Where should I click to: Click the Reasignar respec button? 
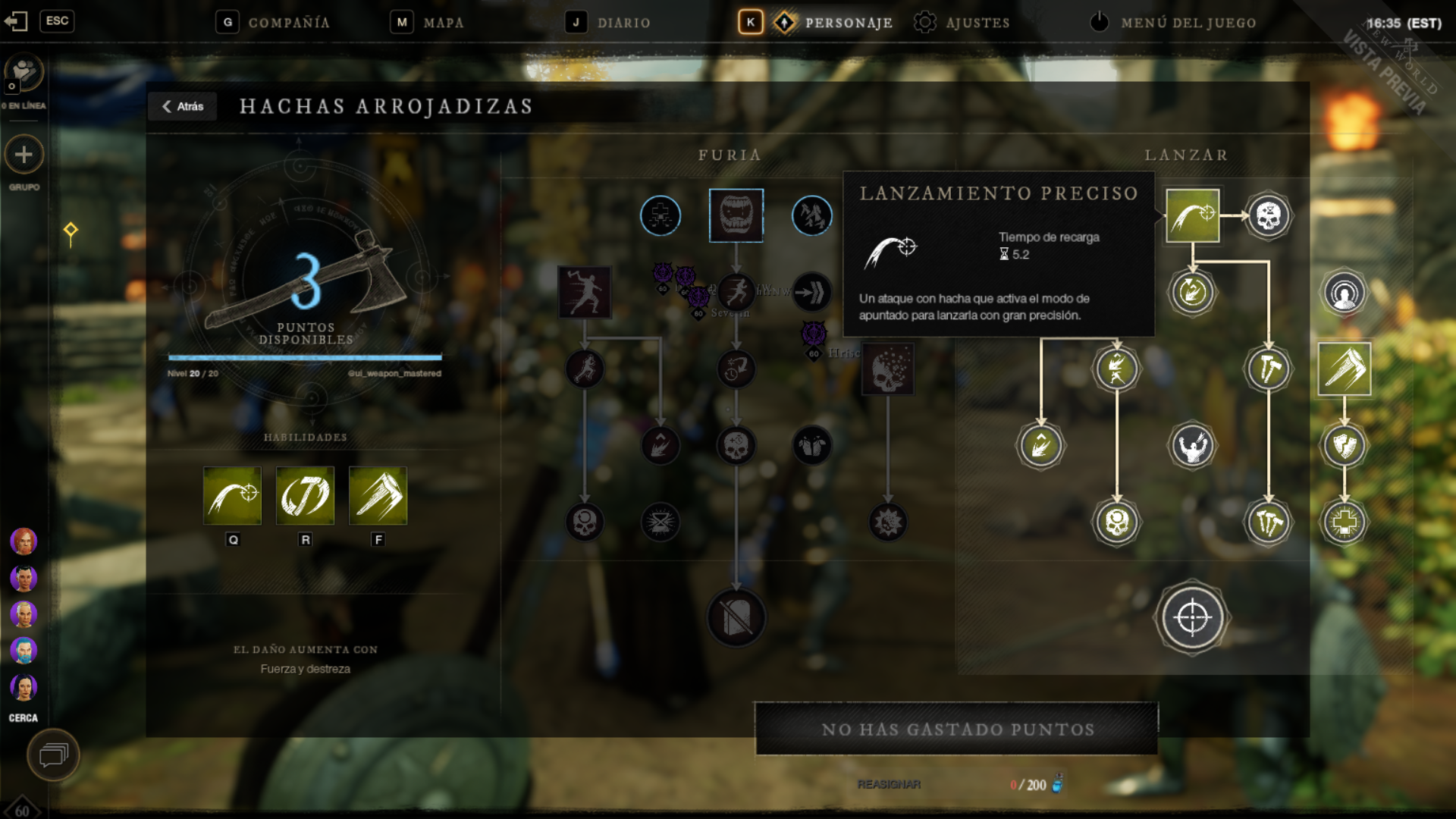[x=889, y=784]
